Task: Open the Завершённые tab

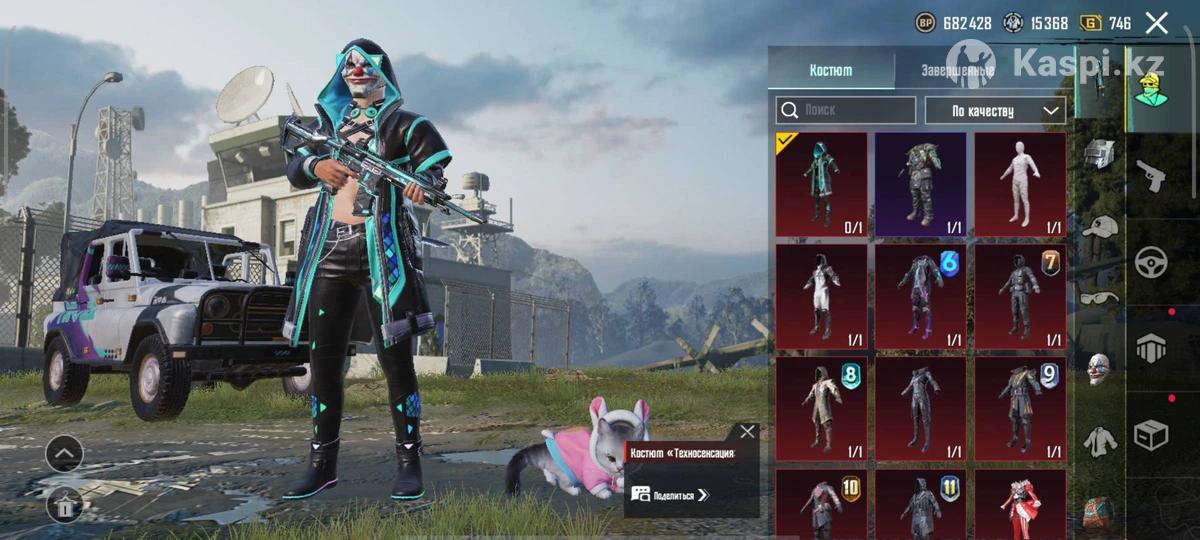Action: click(957, 71)
